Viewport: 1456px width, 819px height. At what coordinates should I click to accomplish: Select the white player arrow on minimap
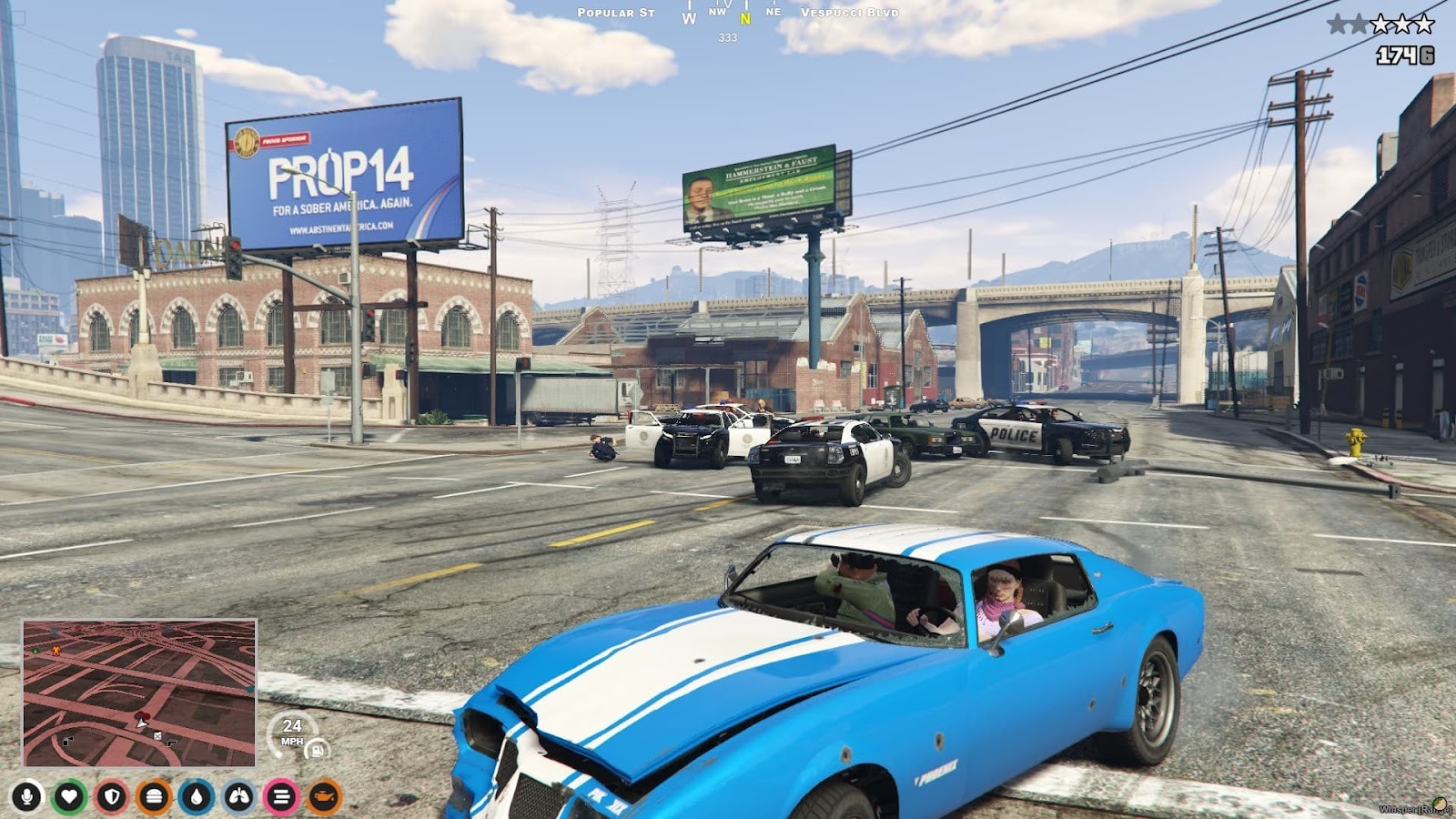point(141,721)
